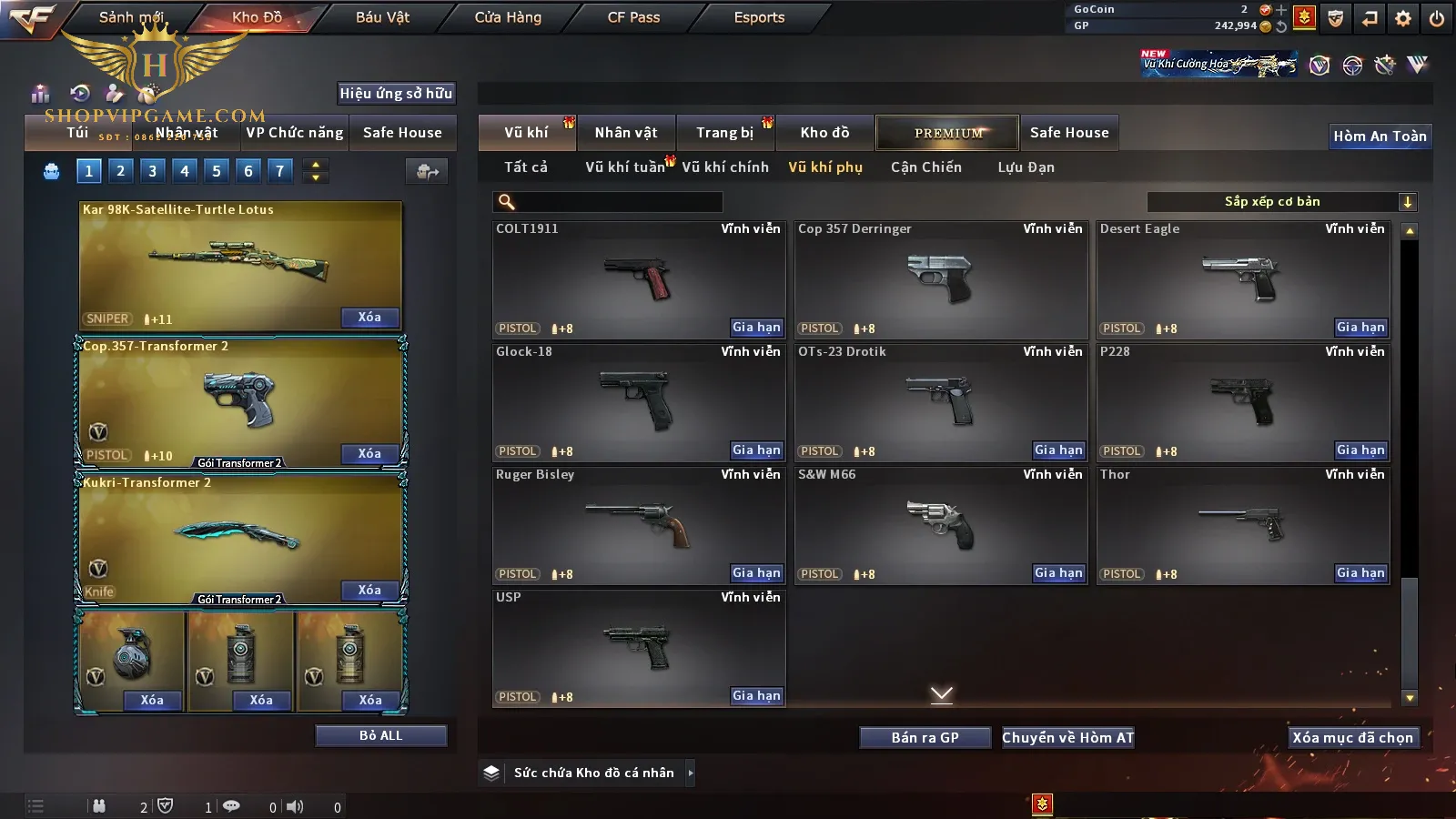Viewport: 1456px width, 819px height.
Task: Filter by Lựu Đạn category
Action: coord(1026,167)
